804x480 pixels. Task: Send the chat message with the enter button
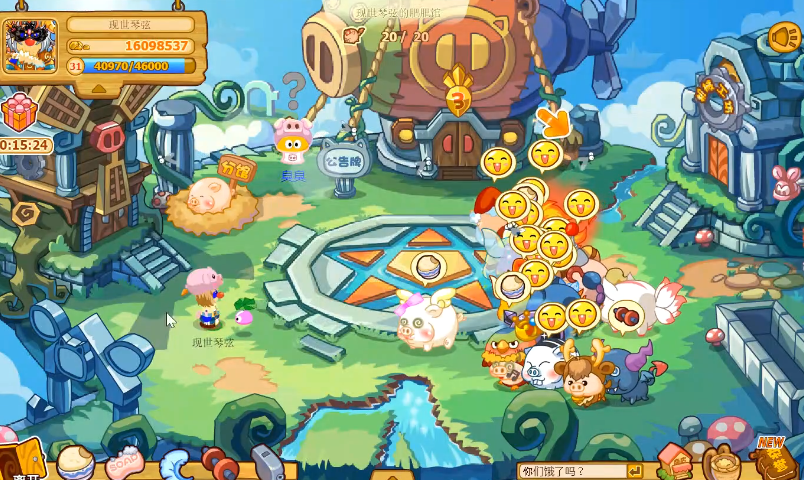pos(634,470)
